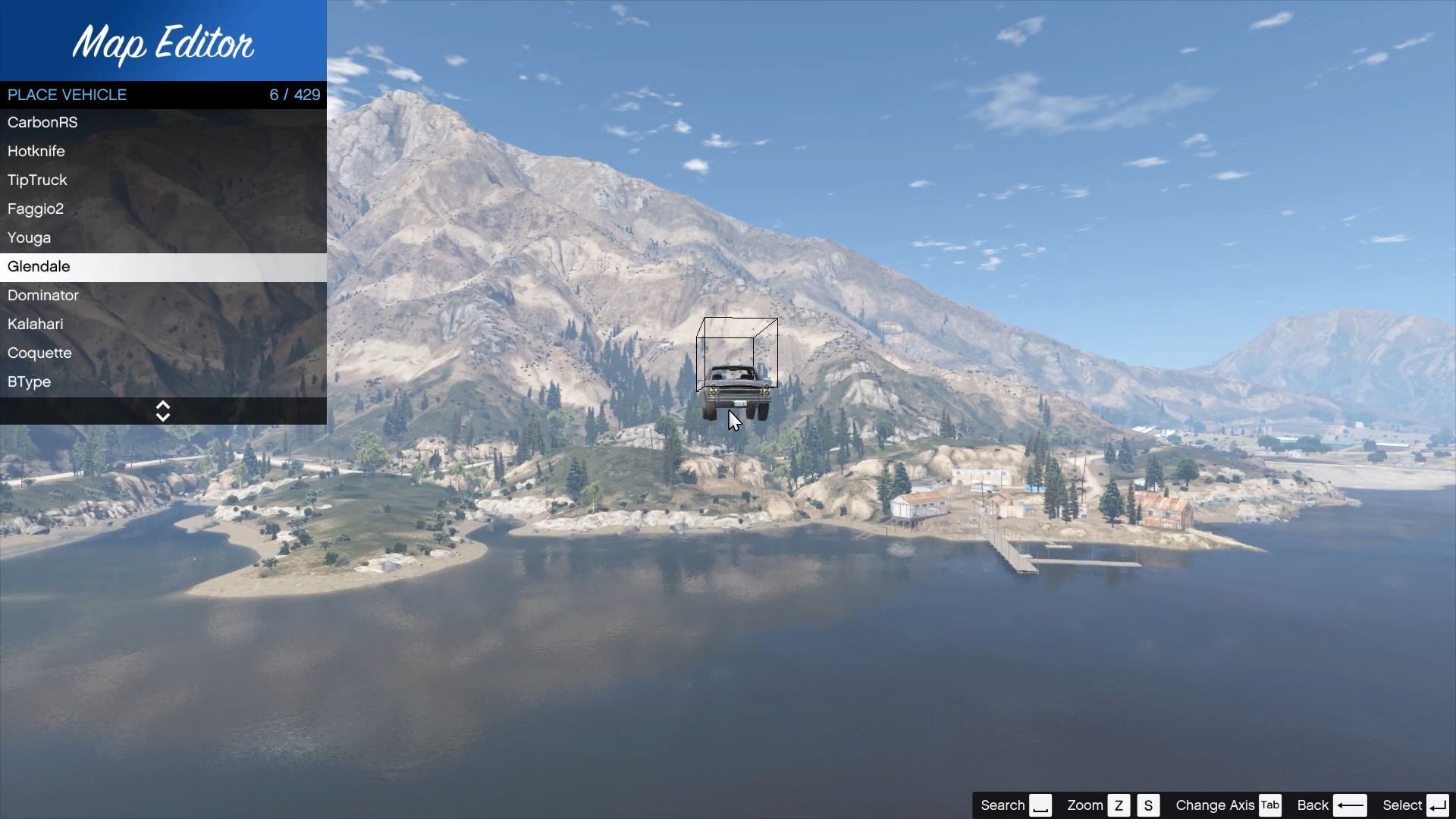This screenshot has height=819, width=1456.
Task: Click the Back label in the bottom bar
Action: (x=1313, y=805)
